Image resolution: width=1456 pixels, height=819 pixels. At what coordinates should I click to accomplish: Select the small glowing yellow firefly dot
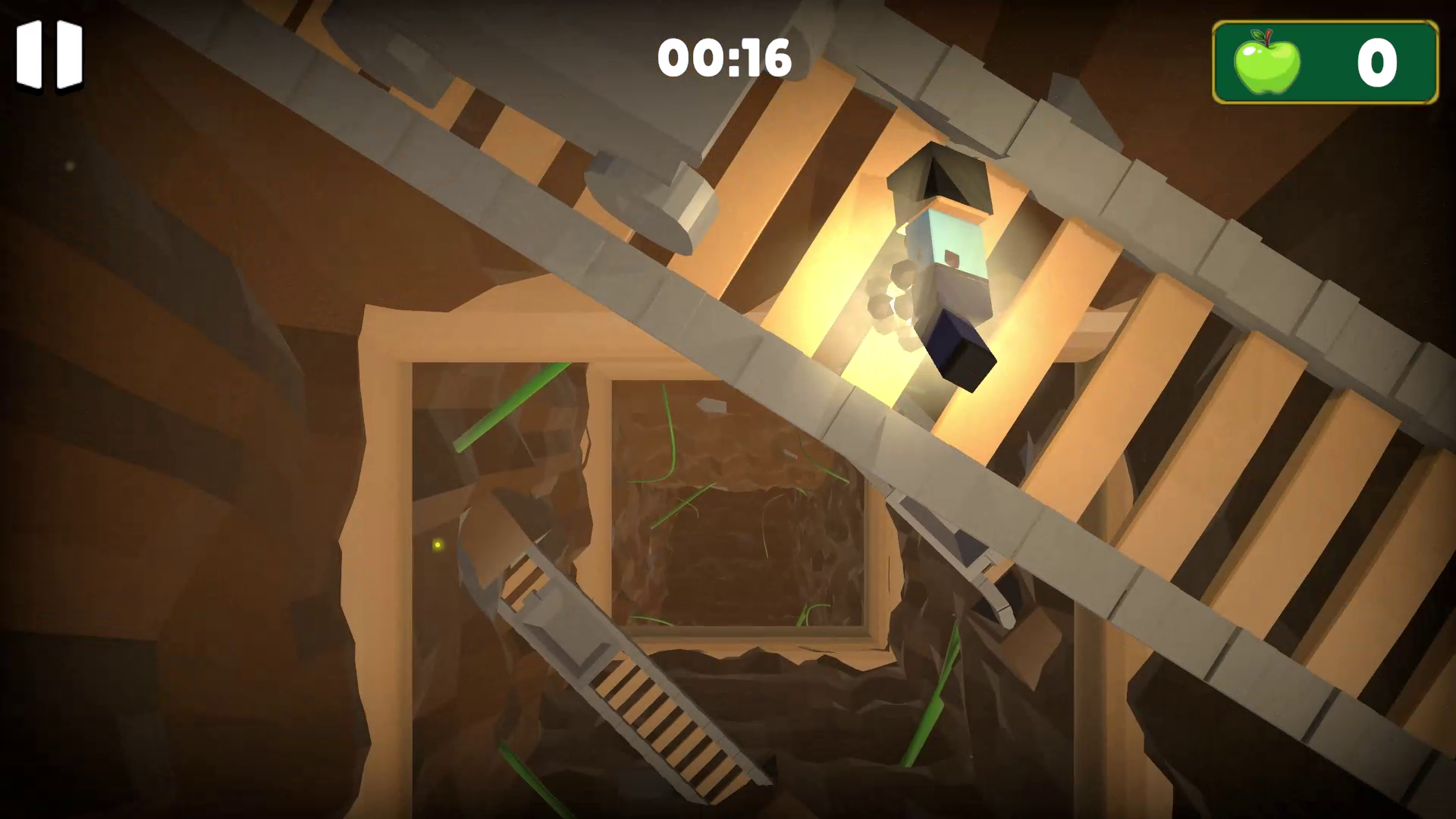[x=438, y=546]
